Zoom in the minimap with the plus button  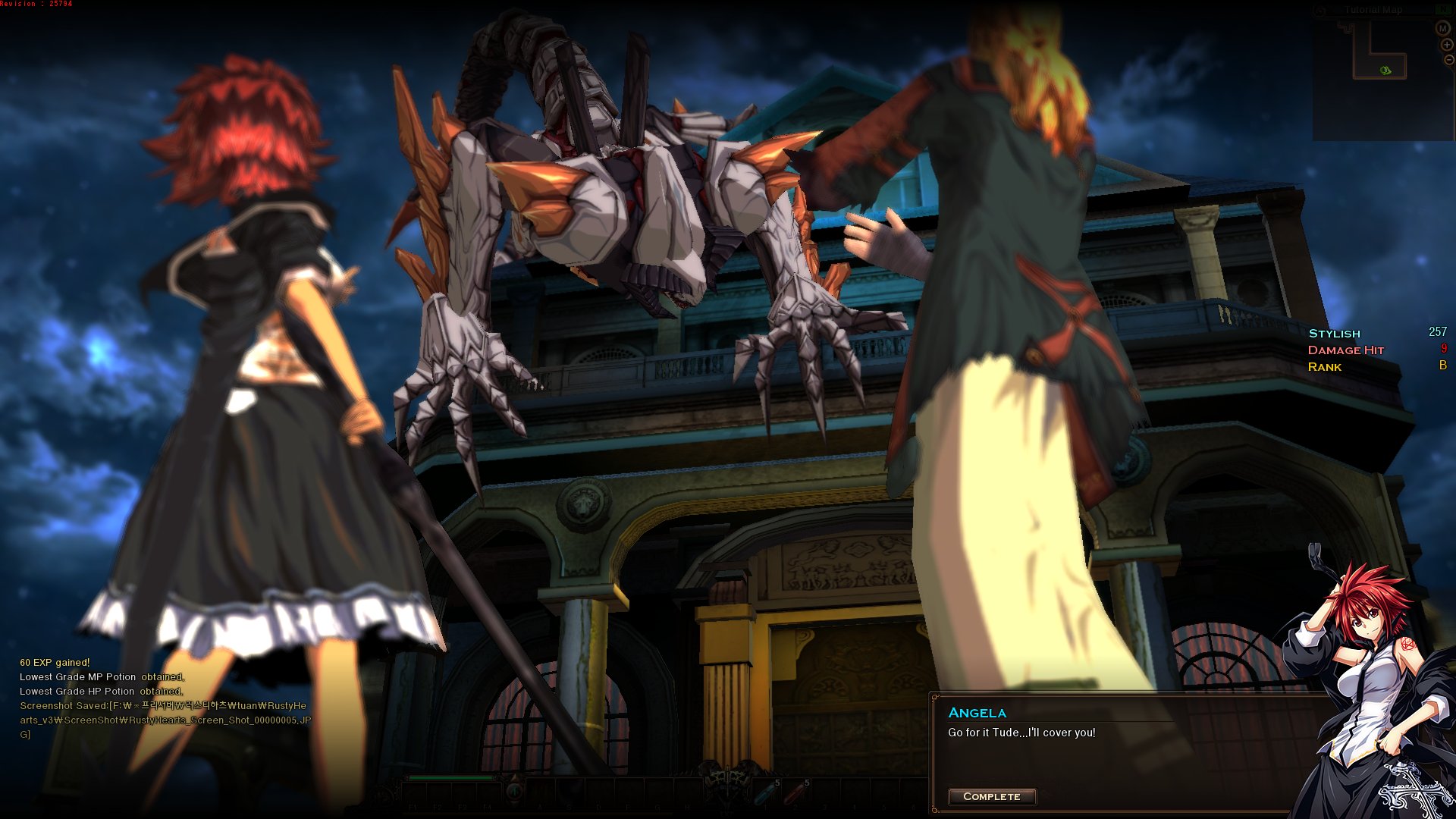pos(1447,45)
